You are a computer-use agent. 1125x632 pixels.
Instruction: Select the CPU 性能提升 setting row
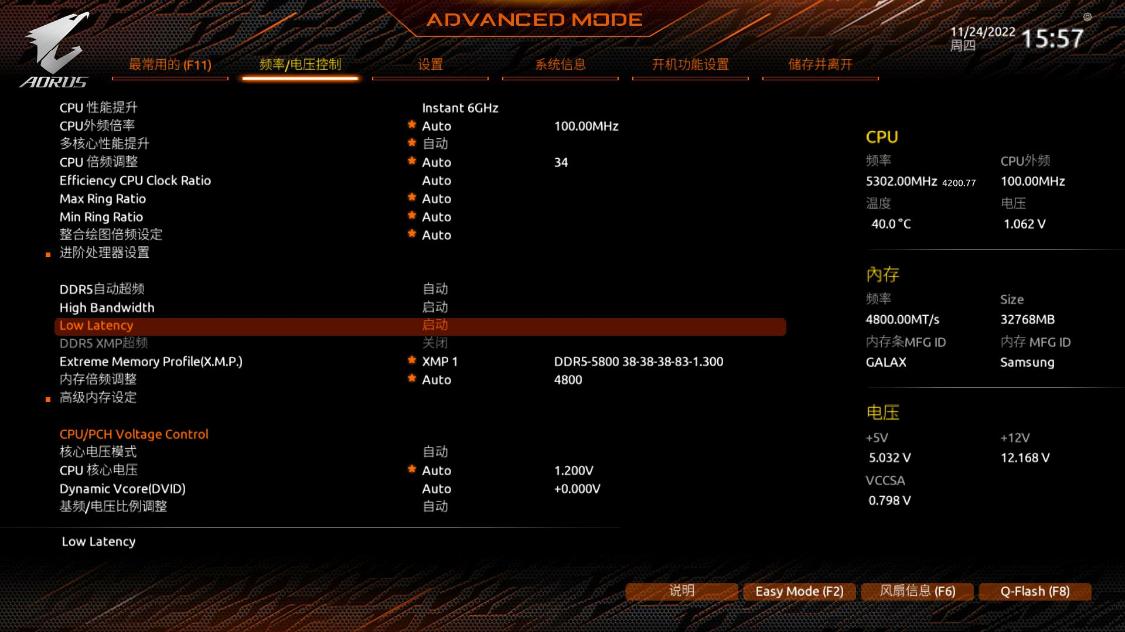[99, 108]
